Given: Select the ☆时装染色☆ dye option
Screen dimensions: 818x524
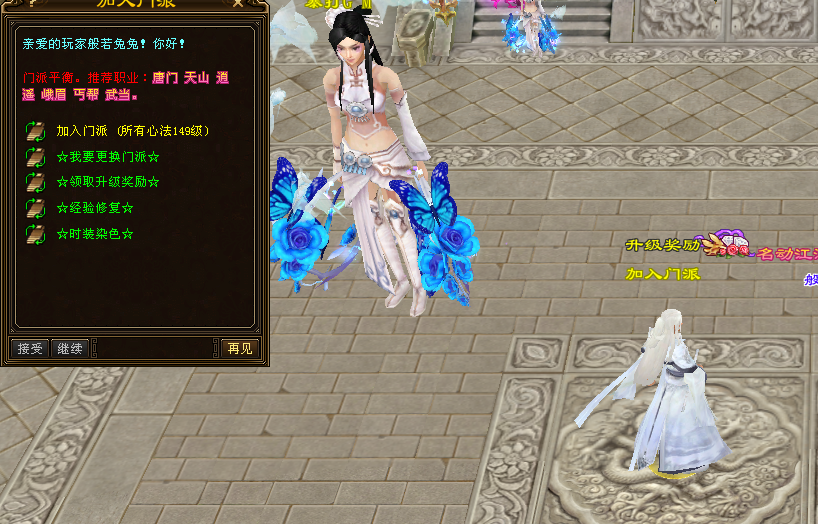Looking at the screenshot, I should coord(95,234).
